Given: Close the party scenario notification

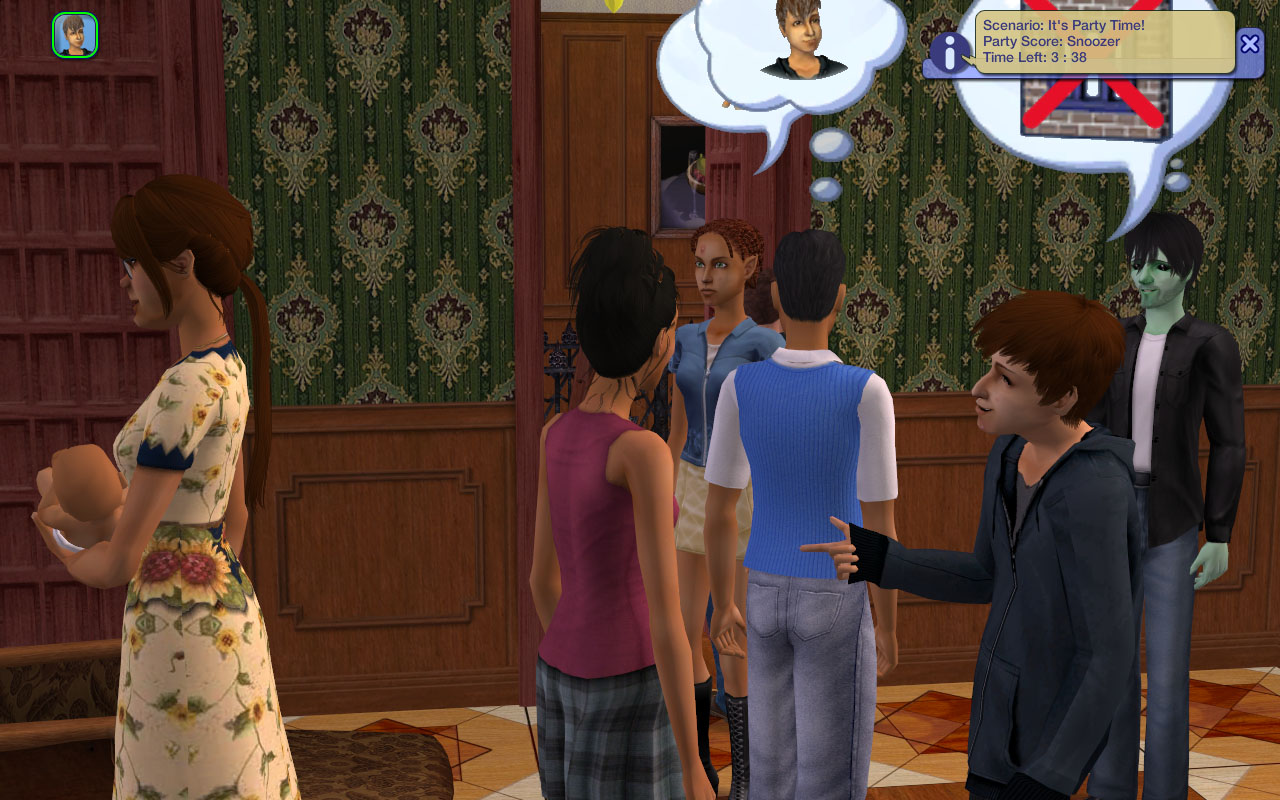Looking at the screenshot, I should coord(1249,43).
